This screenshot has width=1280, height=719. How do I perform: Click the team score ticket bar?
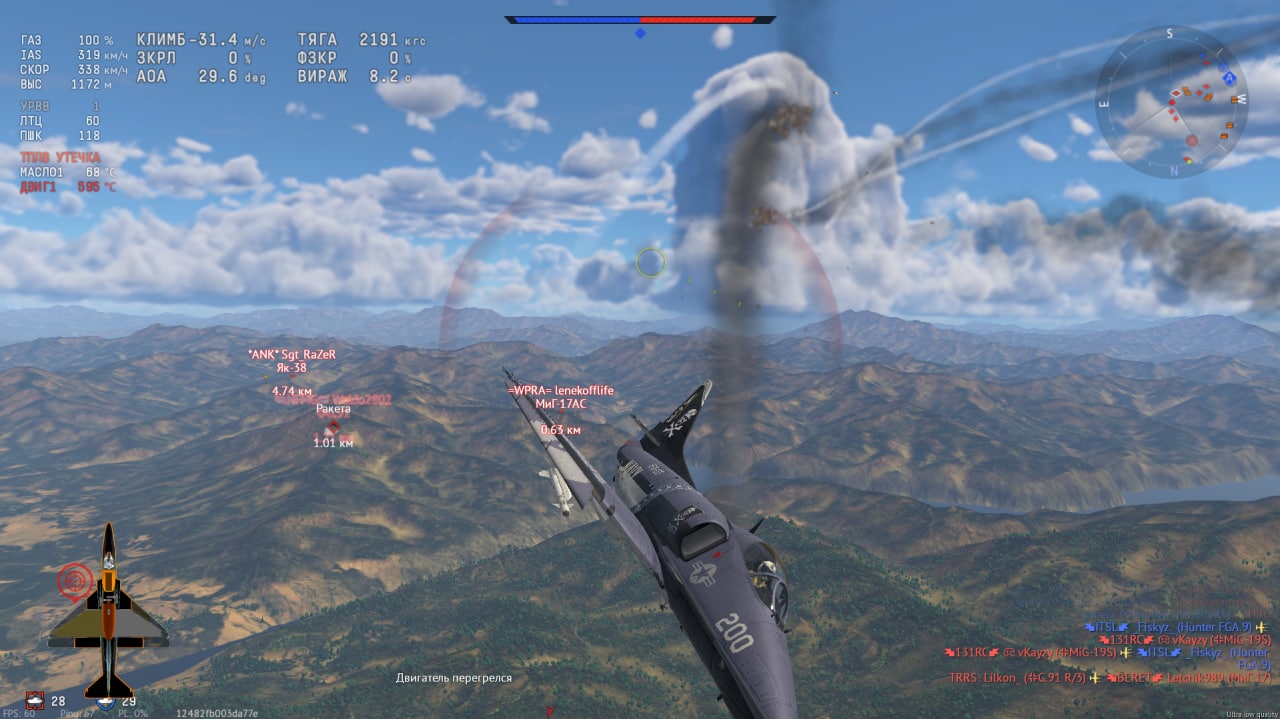pos(640,19)
